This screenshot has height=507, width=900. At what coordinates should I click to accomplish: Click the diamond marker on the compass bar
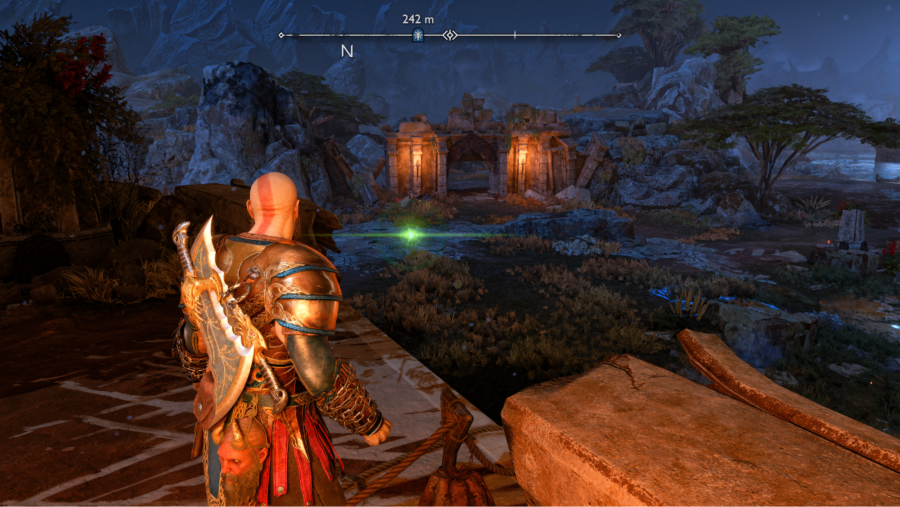[450, 36]
